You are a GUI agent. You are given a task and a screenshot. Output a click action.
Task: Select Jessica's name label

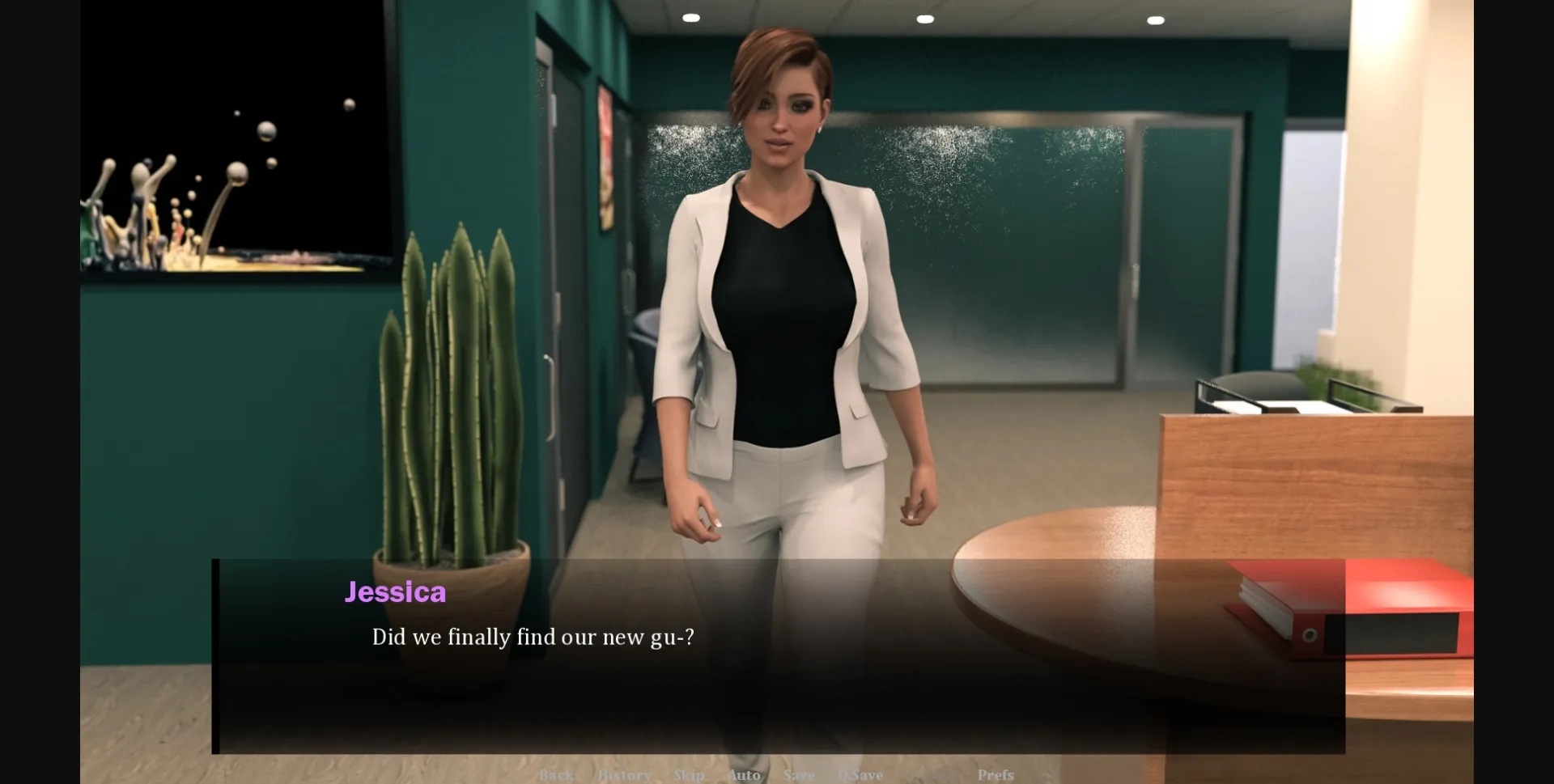click(395, 592)
